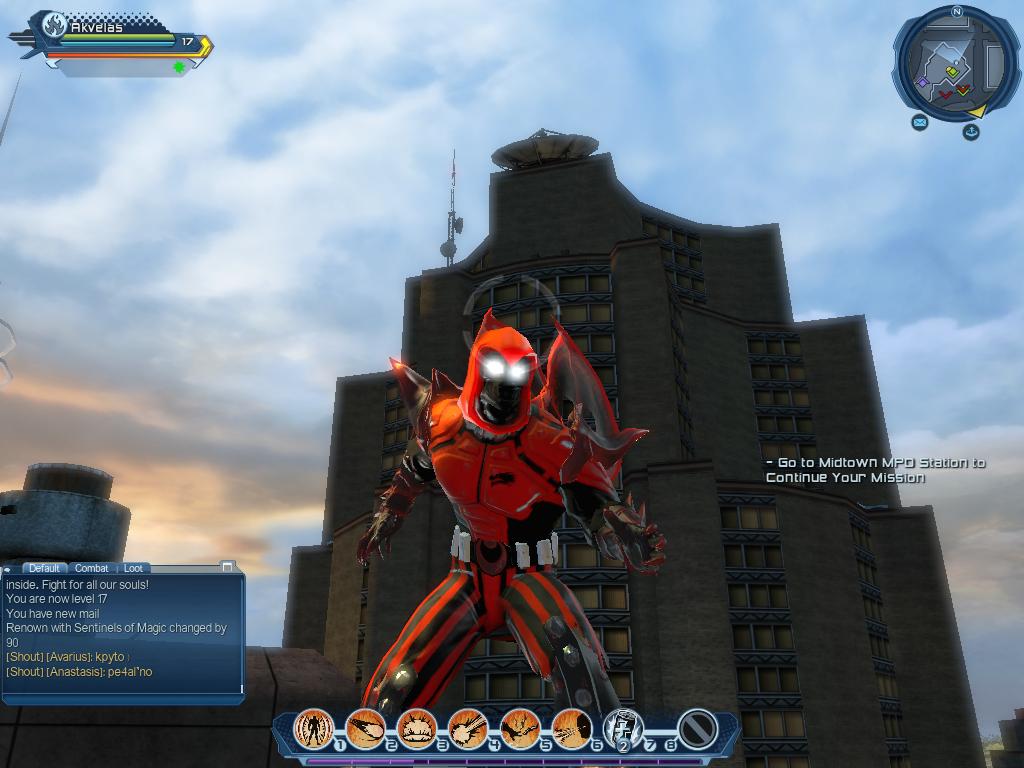Image resolution: width=1024 pixels, height=768 pixels.
Task: Maximize the chat window with its corner button
Action: [228, 567]
